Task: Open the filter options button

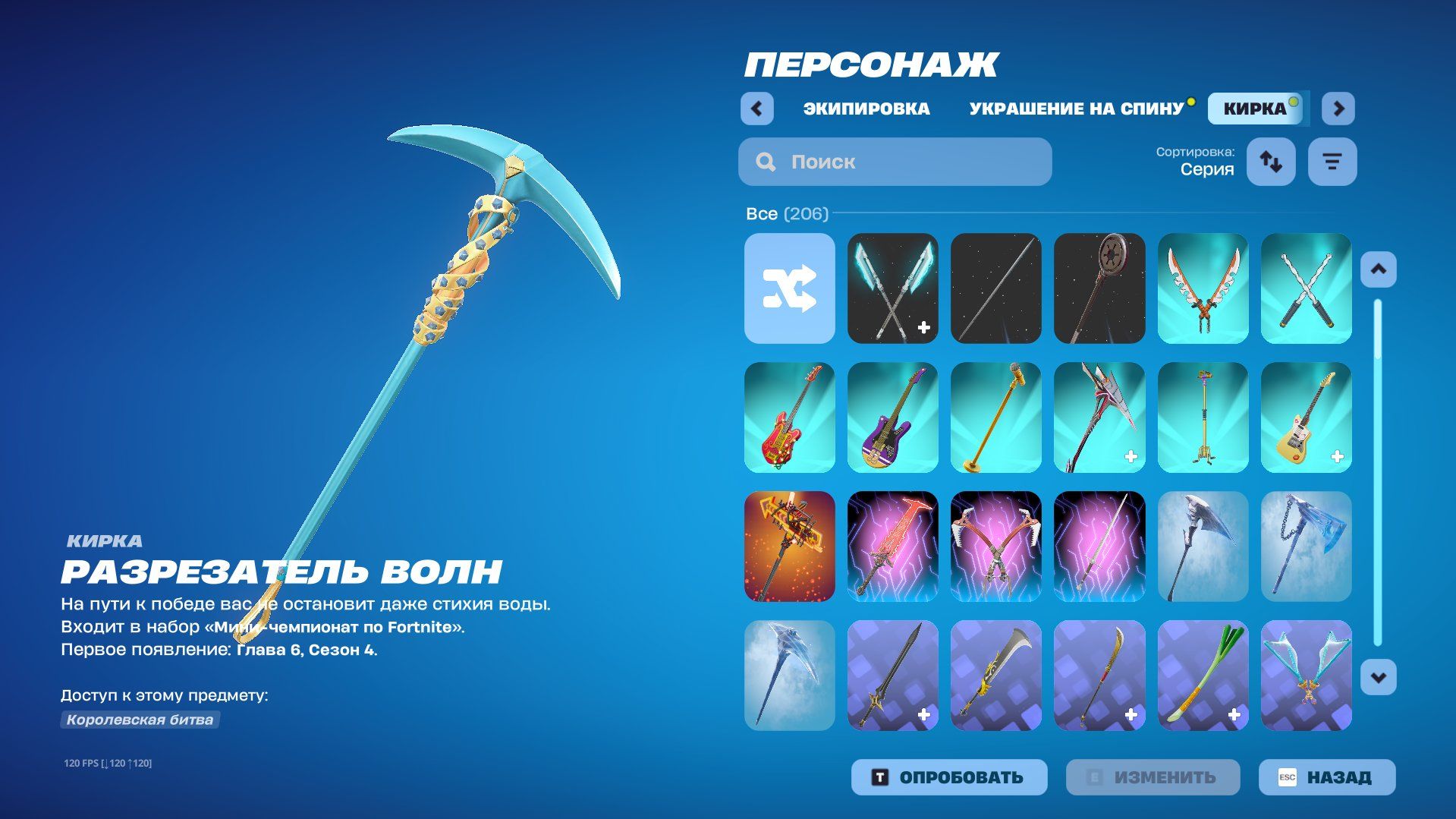Action: tap(1332, 162)
